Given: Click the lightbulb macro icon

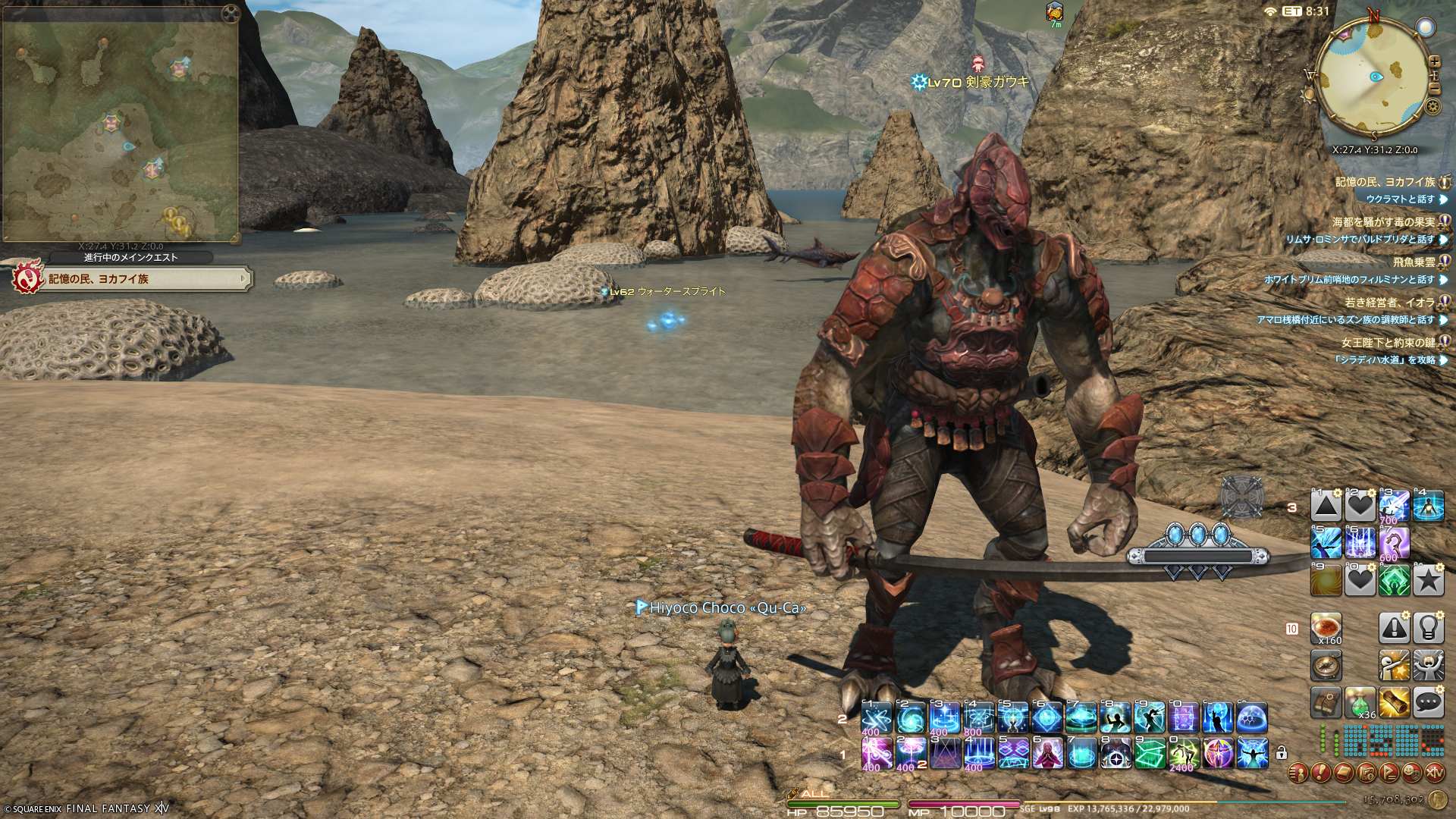Looking at the screenshot, I should click(1428, 628).
